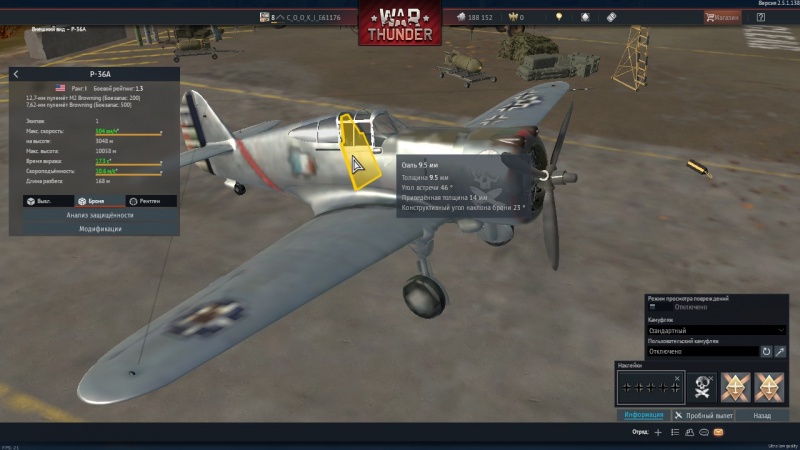Start Пробный вылет test flight
This screenshot has height=450, width=800.
[x=704, y=414]
